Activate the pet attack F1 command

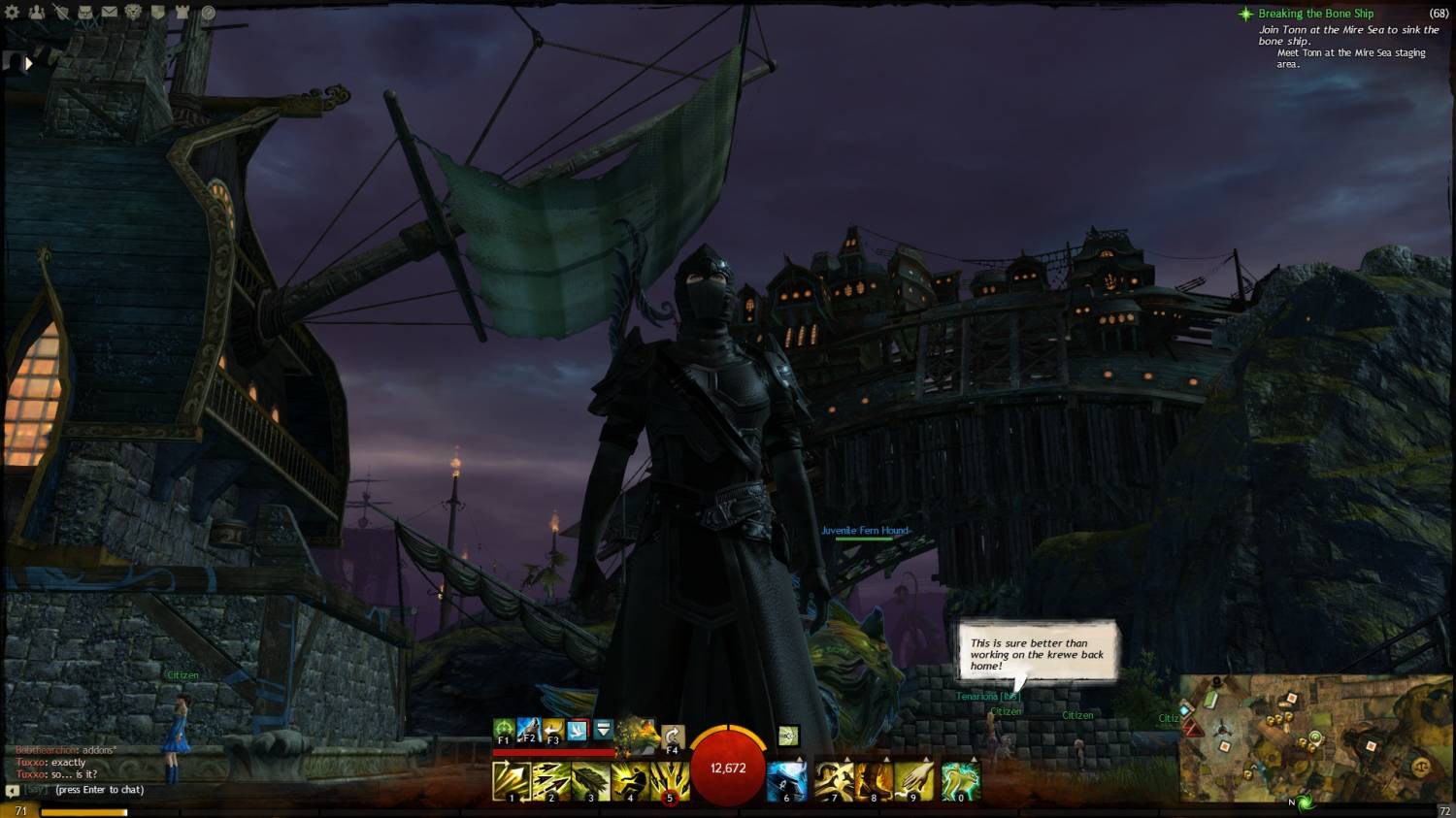point(503,730)
